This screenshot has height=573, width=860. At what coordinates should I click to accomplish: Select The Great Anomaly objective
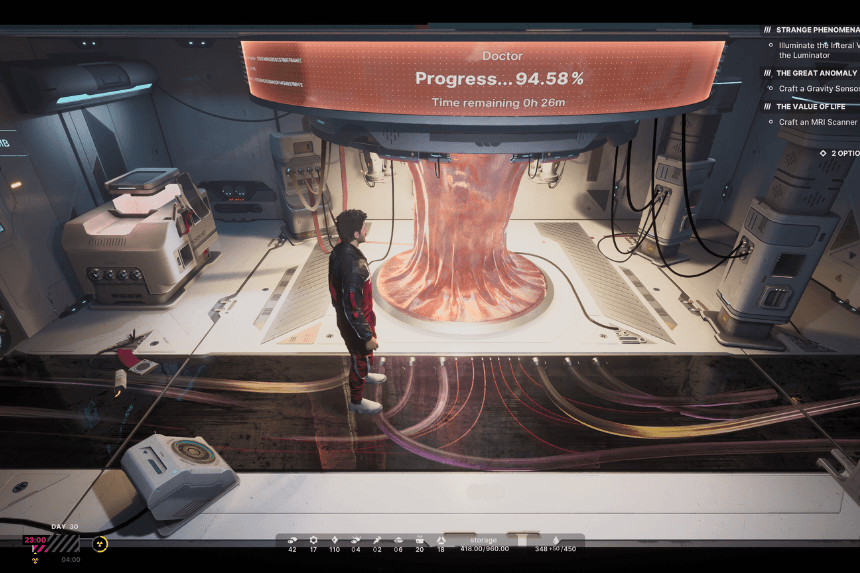[817, 73]
